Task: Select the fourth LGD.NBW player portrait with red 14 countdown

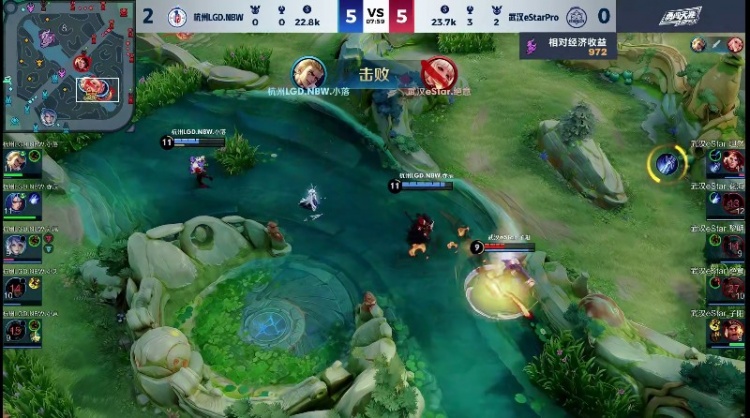Action: 16,288
